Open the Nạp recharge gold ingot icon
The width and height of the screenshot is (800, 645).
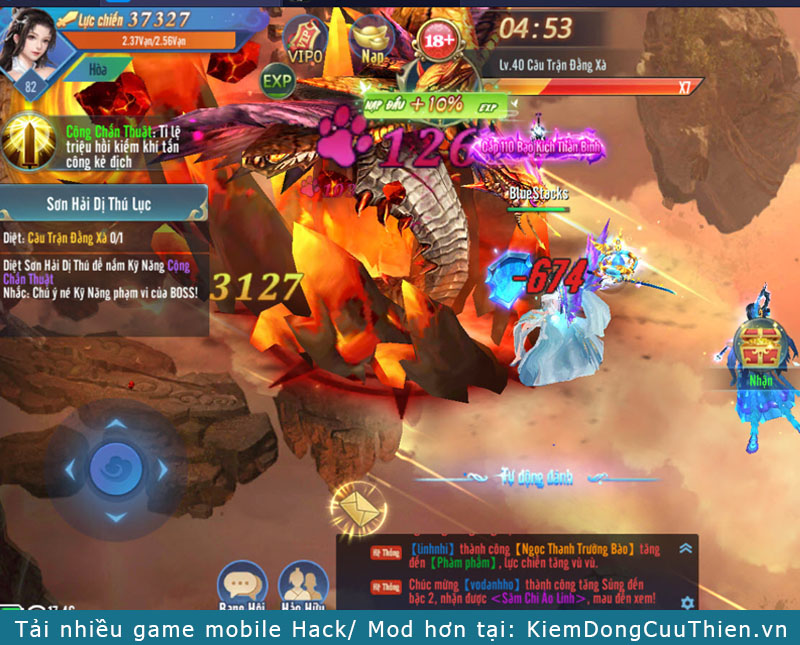pyautogui.click(x=374, y=38)
